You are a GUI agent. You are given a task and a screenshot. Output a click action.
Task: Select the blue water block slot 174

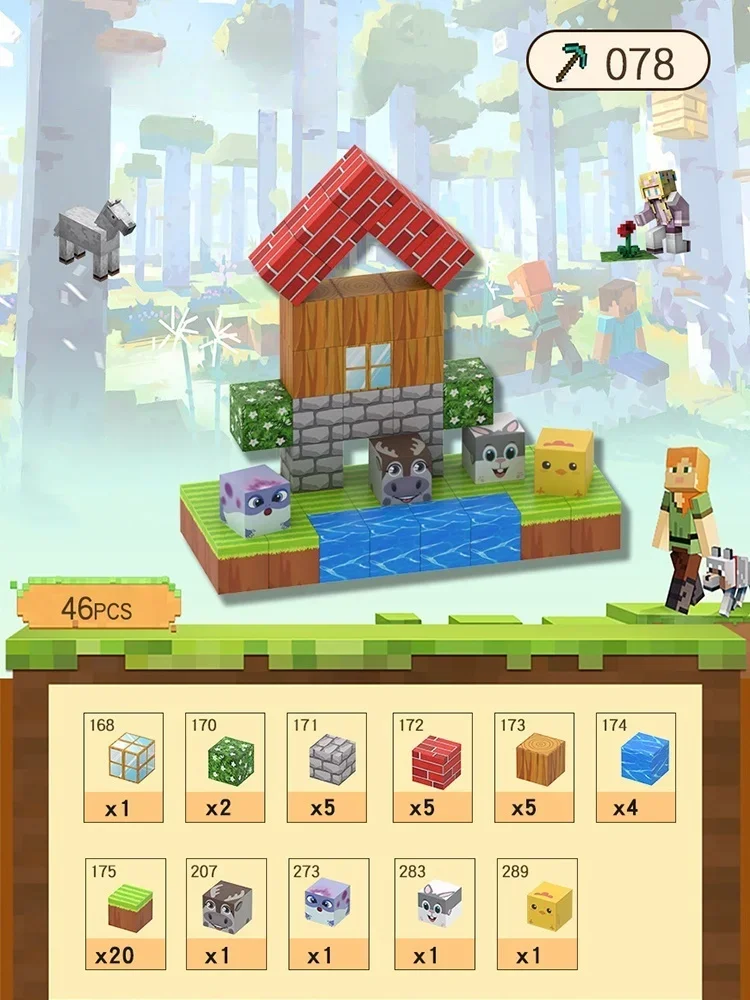point(636,767)
